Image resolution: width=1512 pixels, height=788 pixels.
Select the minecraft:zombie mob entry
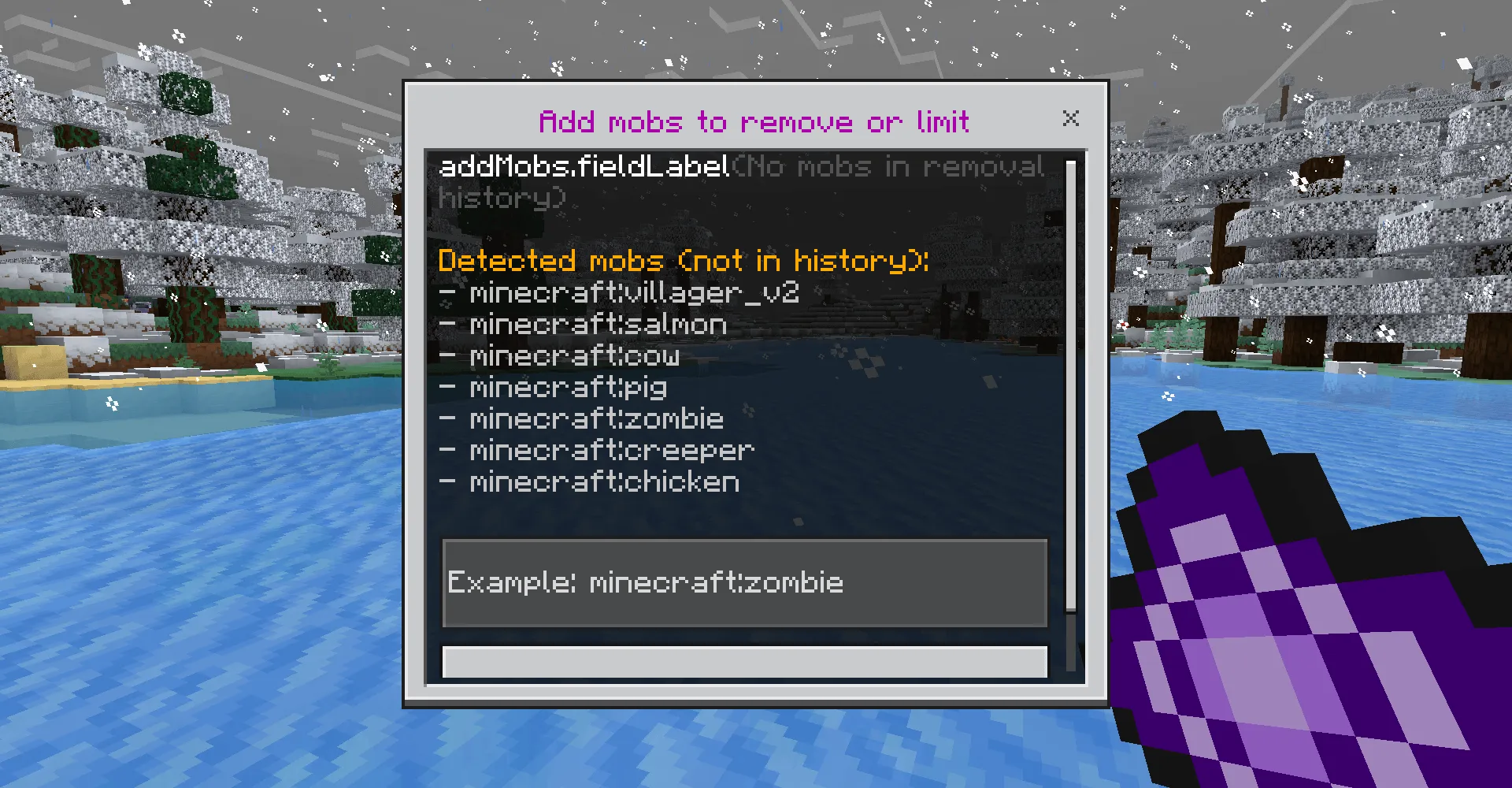click(x=595, y=418)
